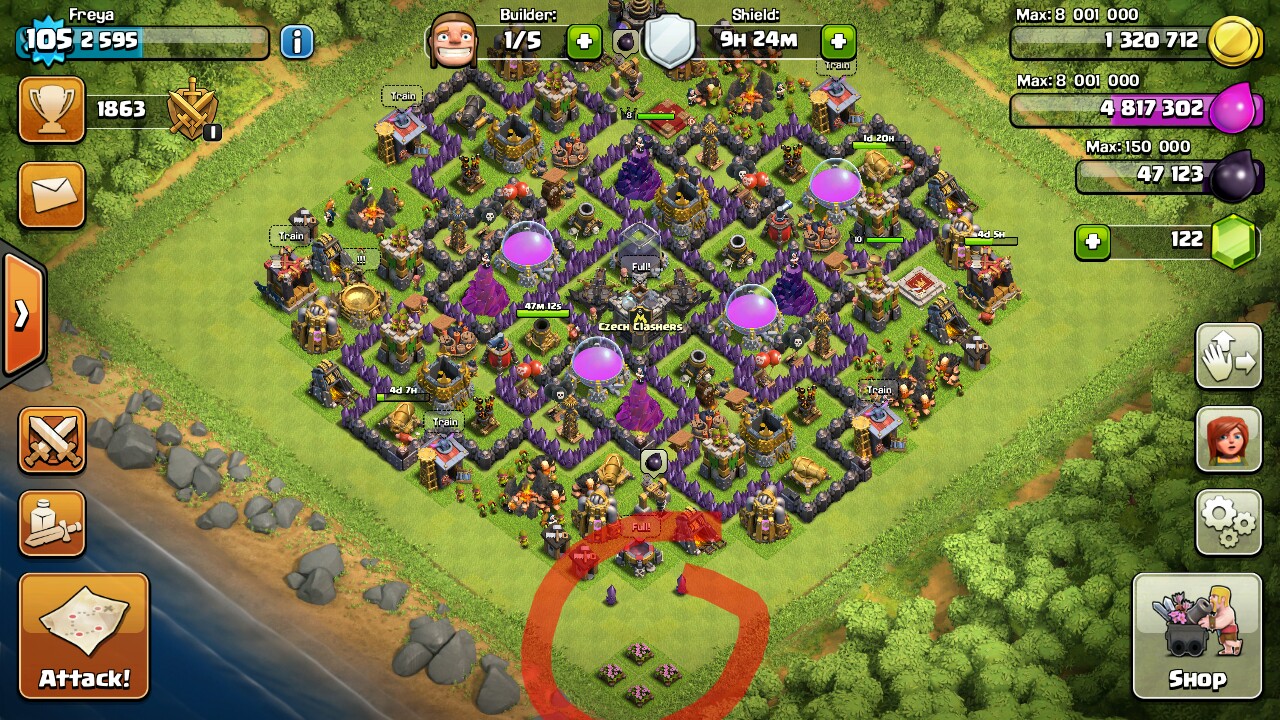Screen dimensions: 1280x720
Task: Tap the shield icon
Action: point(669,42)
